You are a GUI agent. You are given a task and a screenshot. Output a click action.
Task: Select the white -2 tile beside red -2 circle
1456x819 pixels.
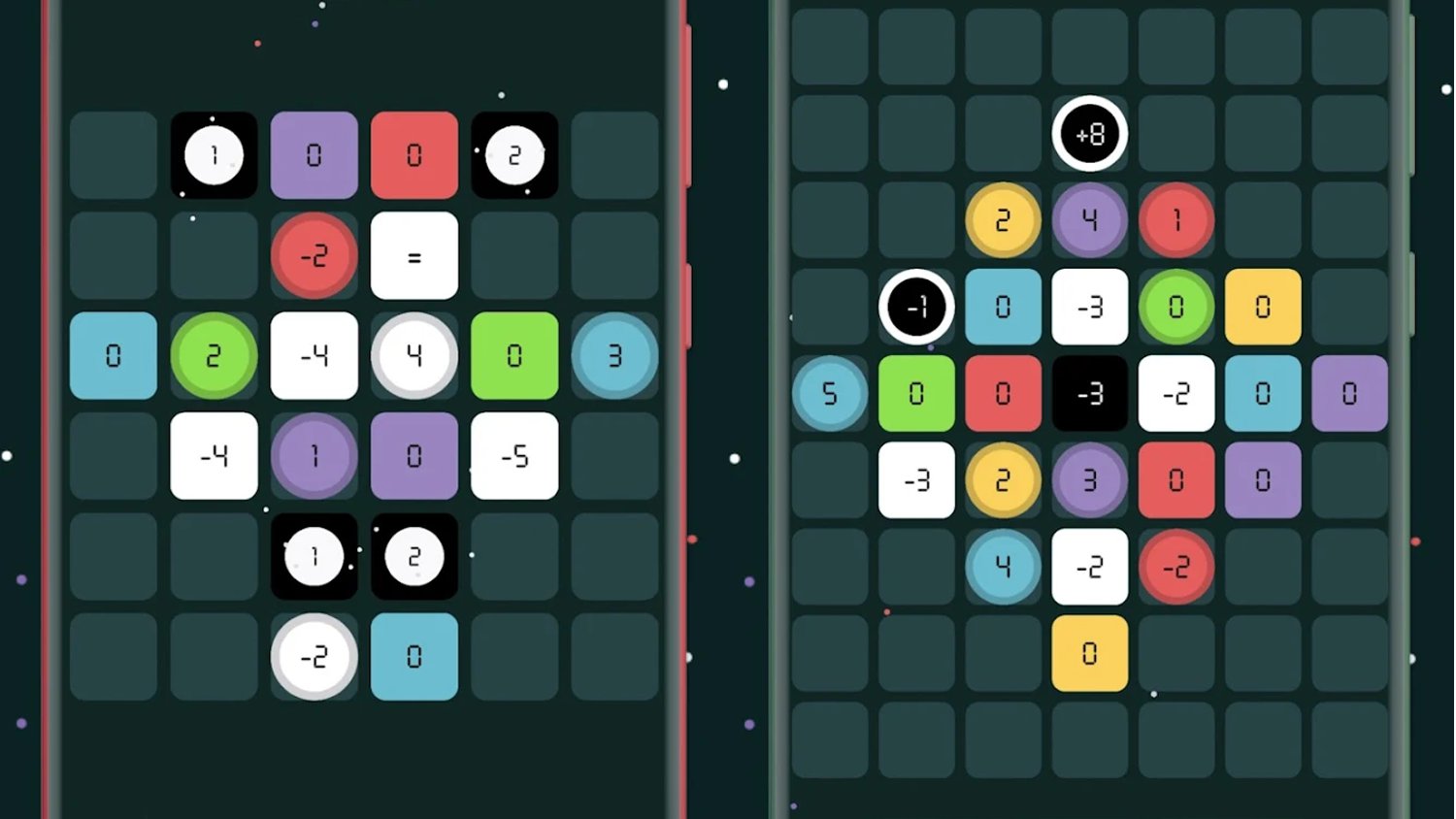coord(1090,567)
